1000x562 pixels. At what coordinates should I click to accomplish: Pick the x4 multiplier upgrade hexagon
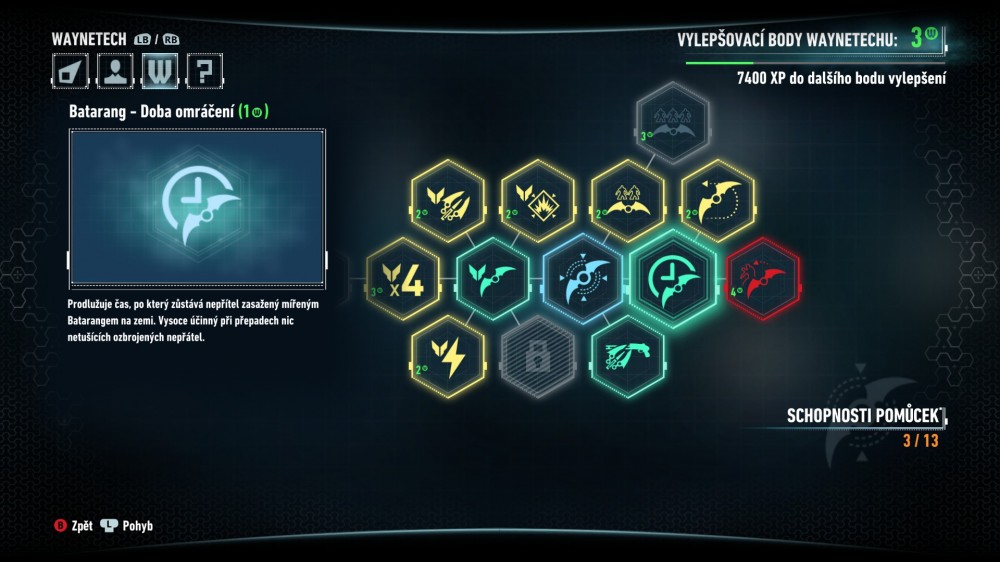pyautogui.click(x=403, y=272)
